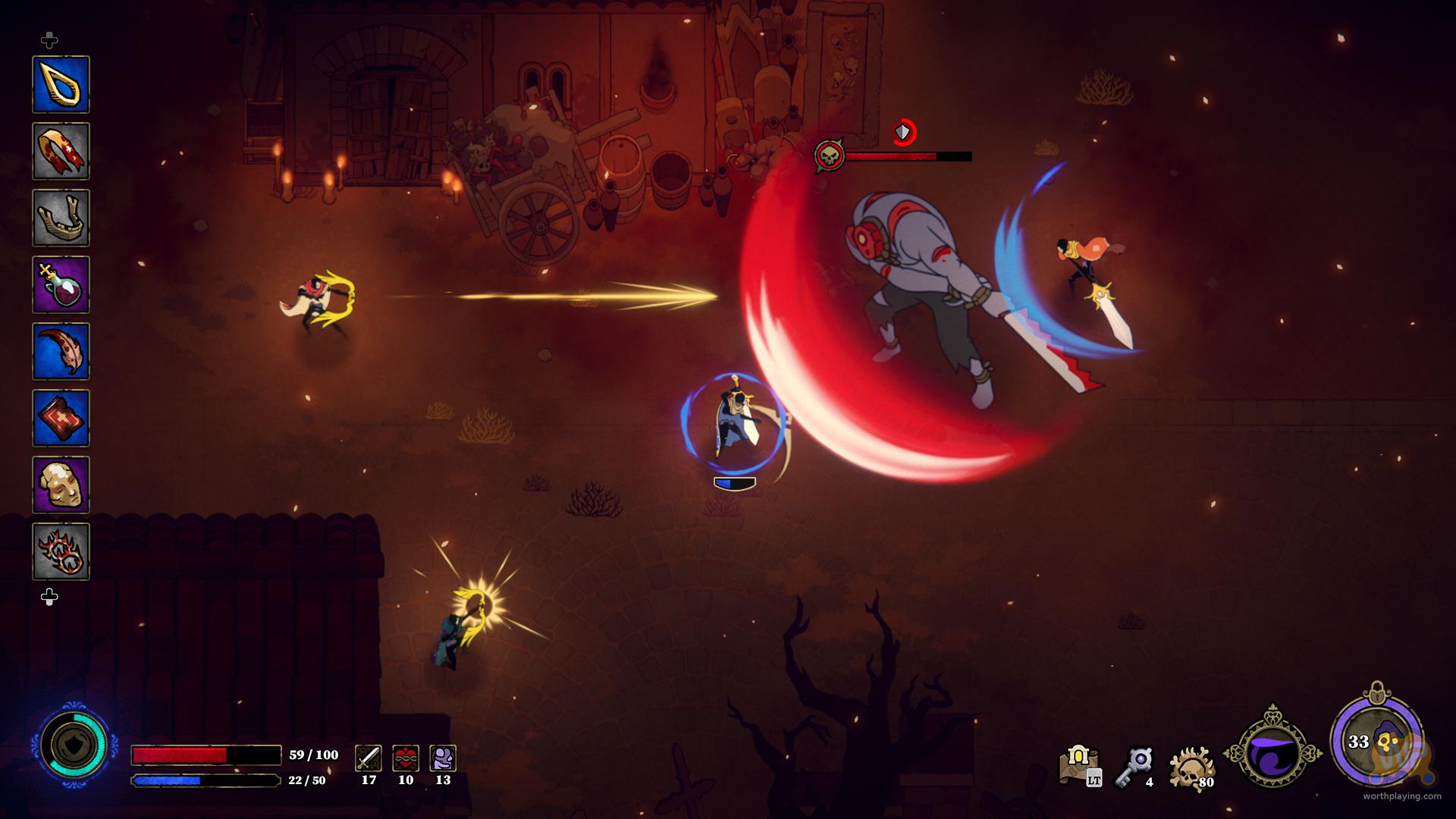Choose the crown of thorns relic
The height and width of the screenshot is (819, 1456).
click(x=61, y=551)
